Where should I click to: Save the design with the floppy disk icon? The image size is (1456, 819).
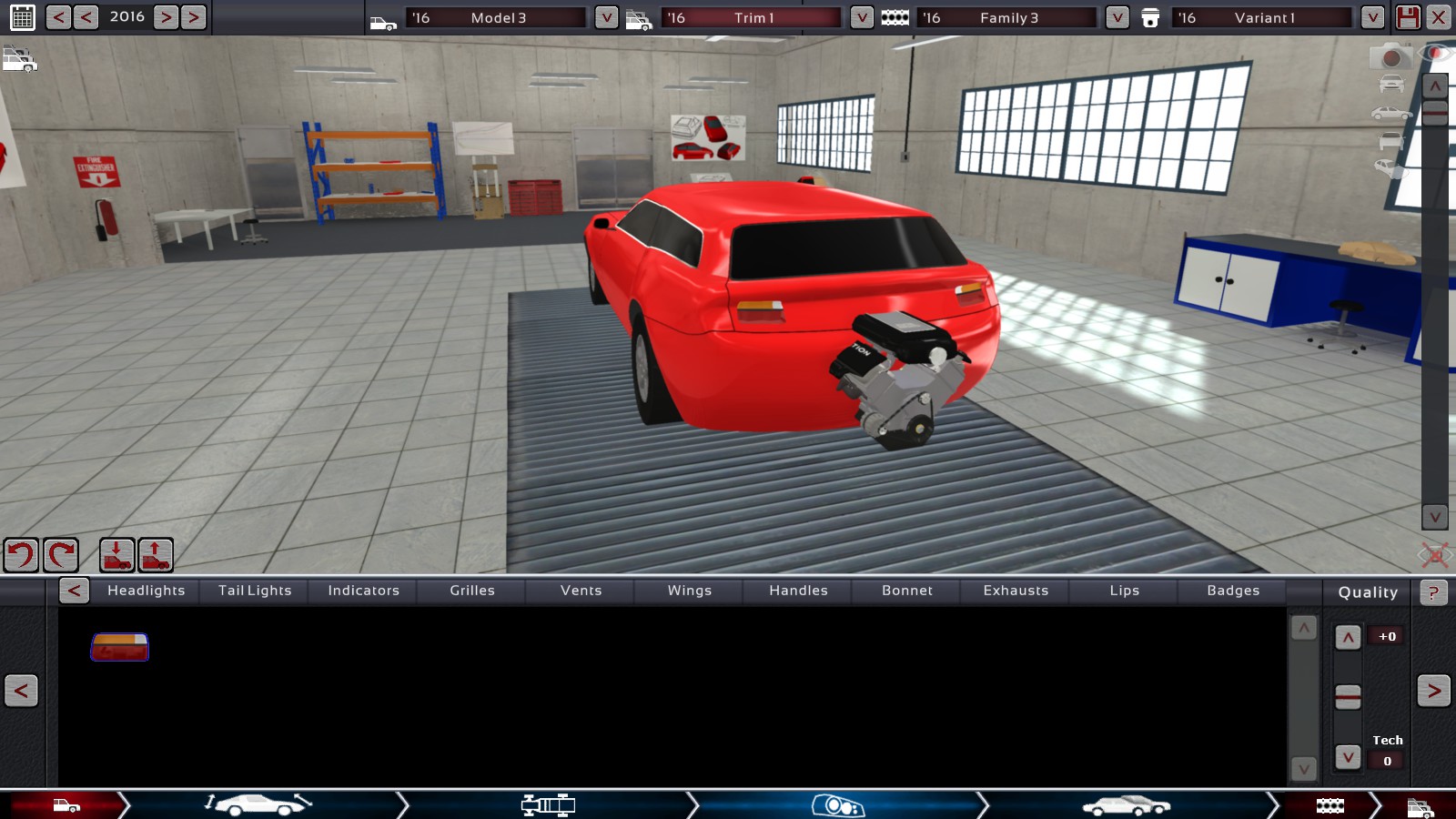click(x=1407, y=15)
